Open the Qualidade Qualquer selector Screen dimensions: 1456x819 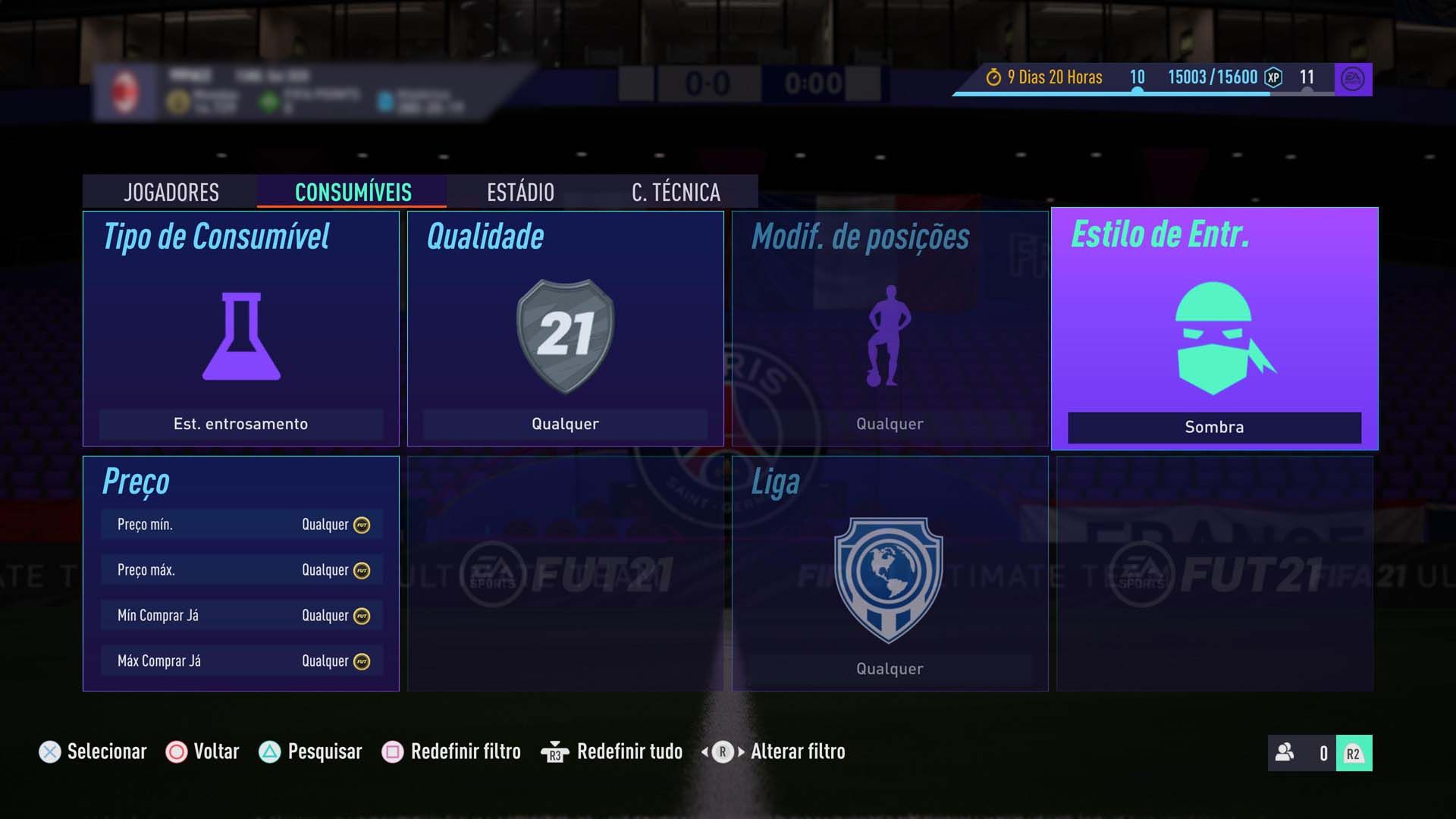(x=565, y=423)
